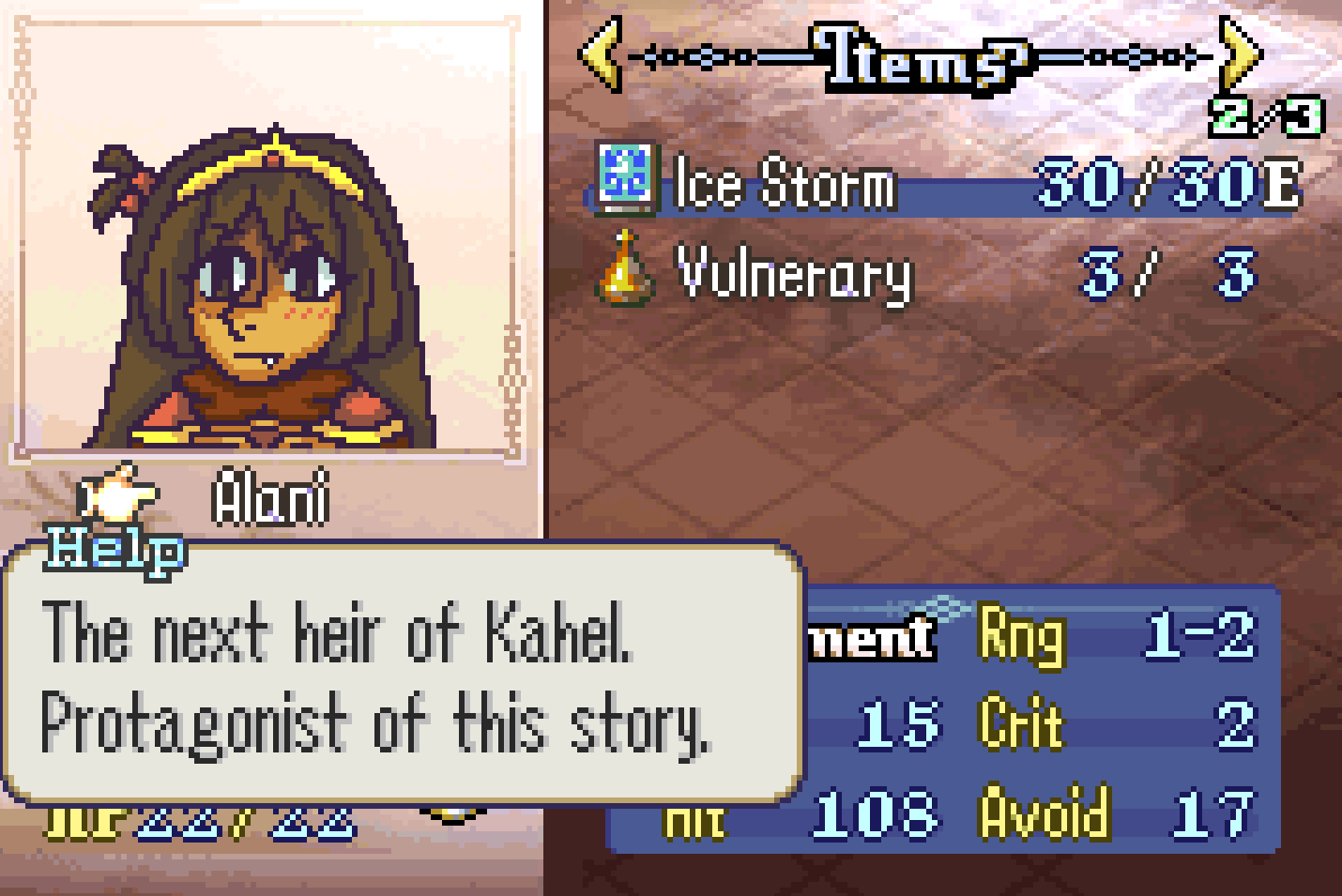Go to the next stats page arrow
The width and height of the screenshot is (1342, 896).
click(x=1240, y=55)
